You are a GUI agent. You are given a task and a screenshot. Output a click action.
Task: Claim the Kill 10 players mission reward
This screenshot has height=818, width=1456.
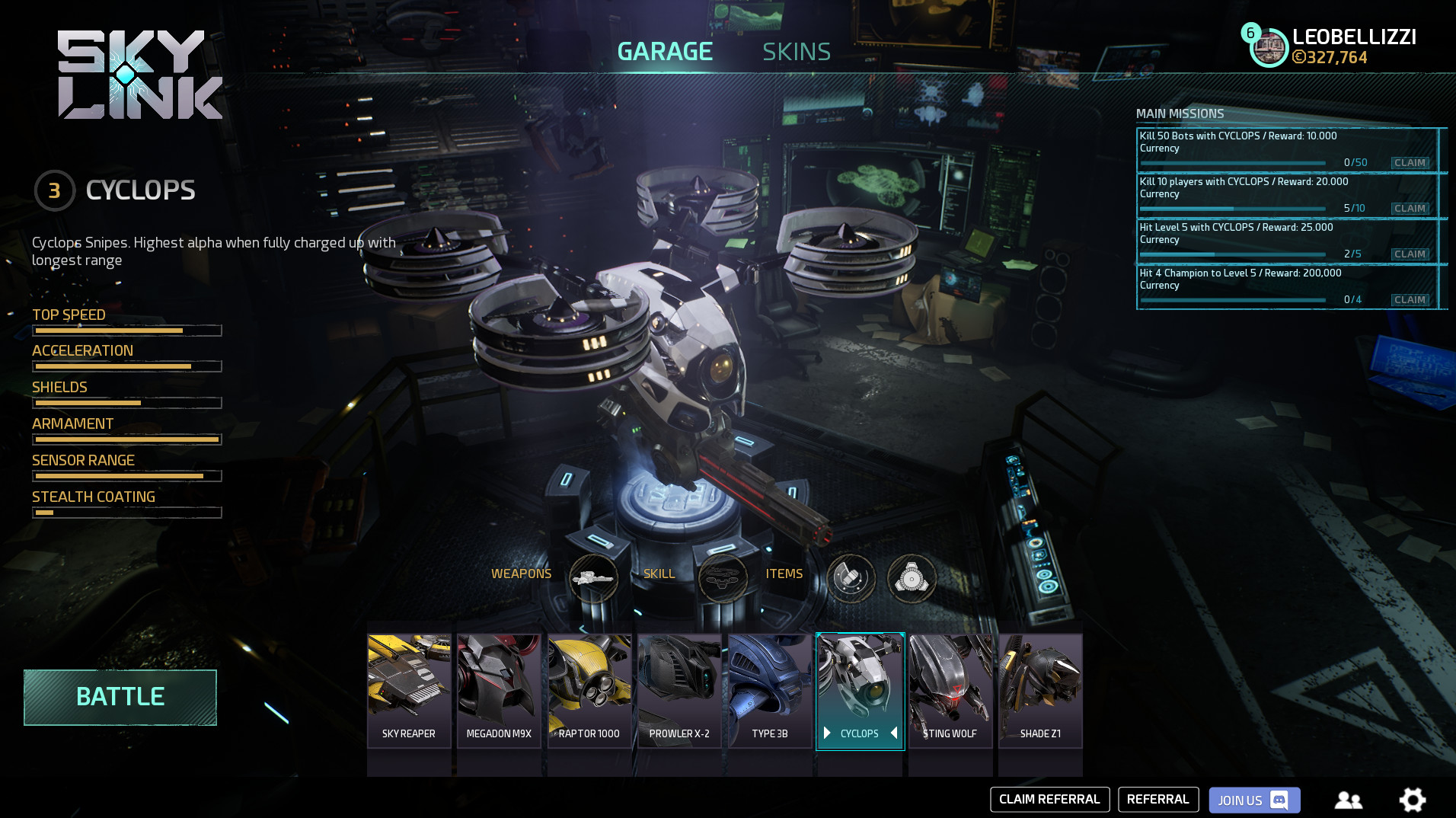pyautogui.click(x=1410, y=209)
